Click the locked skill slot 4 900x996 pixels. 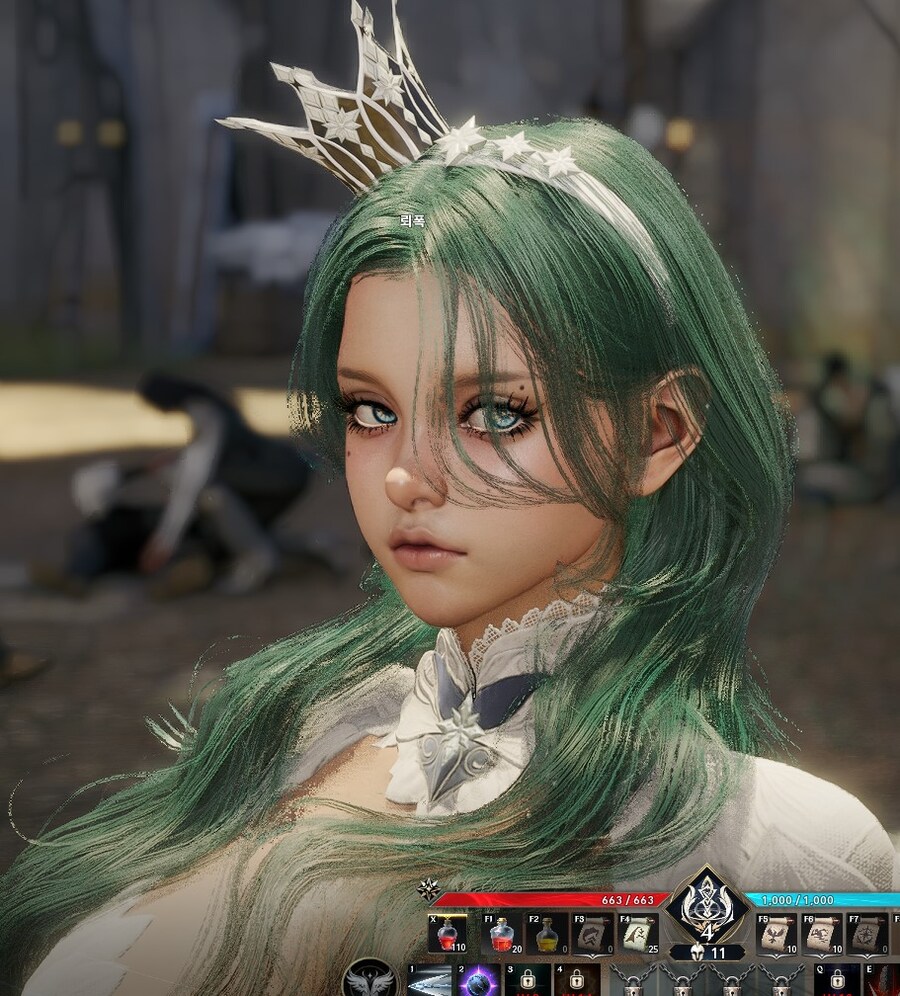(576, 981)
